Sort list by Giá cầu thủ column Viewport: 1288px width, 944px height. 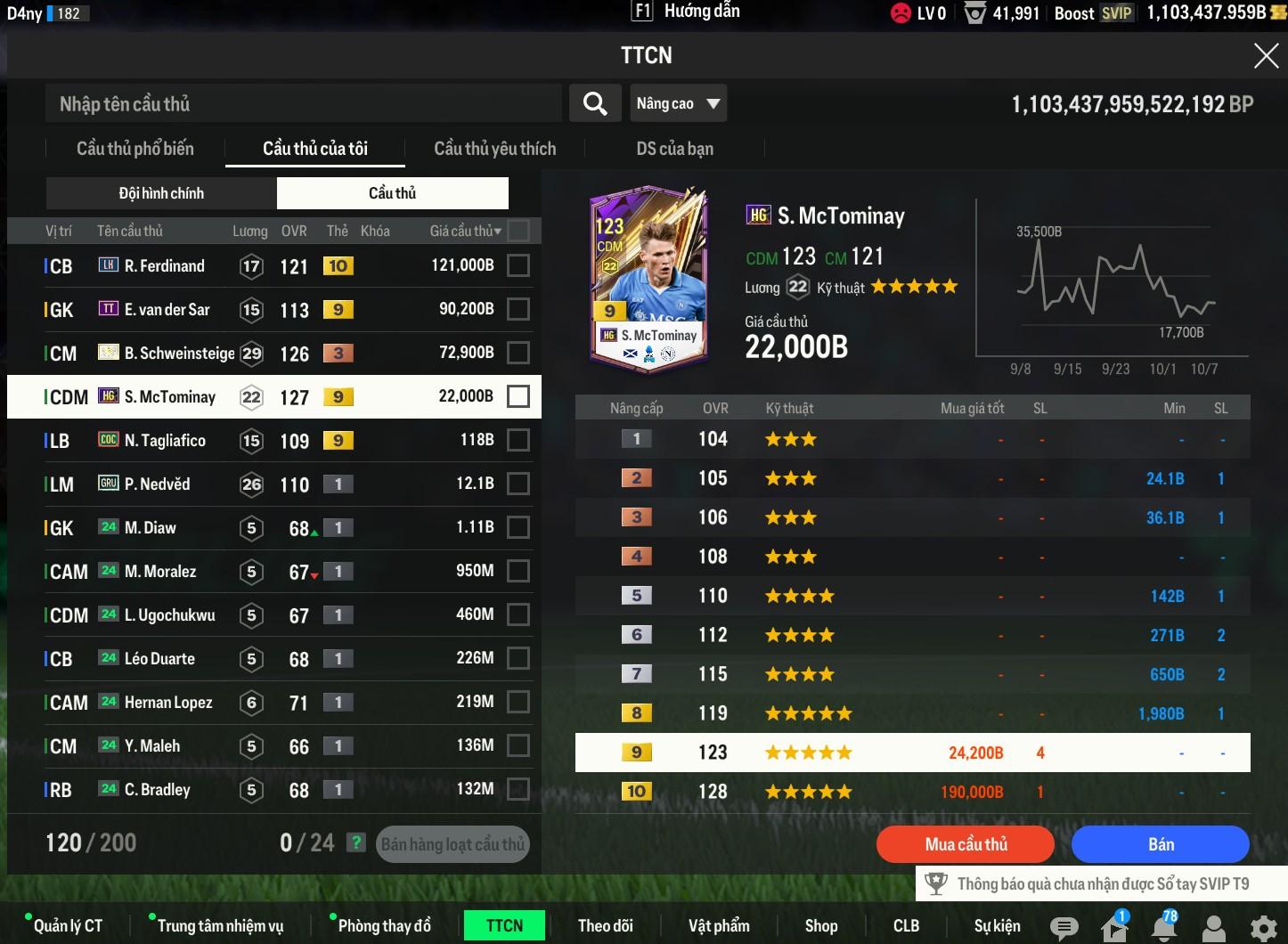point(466,231)
